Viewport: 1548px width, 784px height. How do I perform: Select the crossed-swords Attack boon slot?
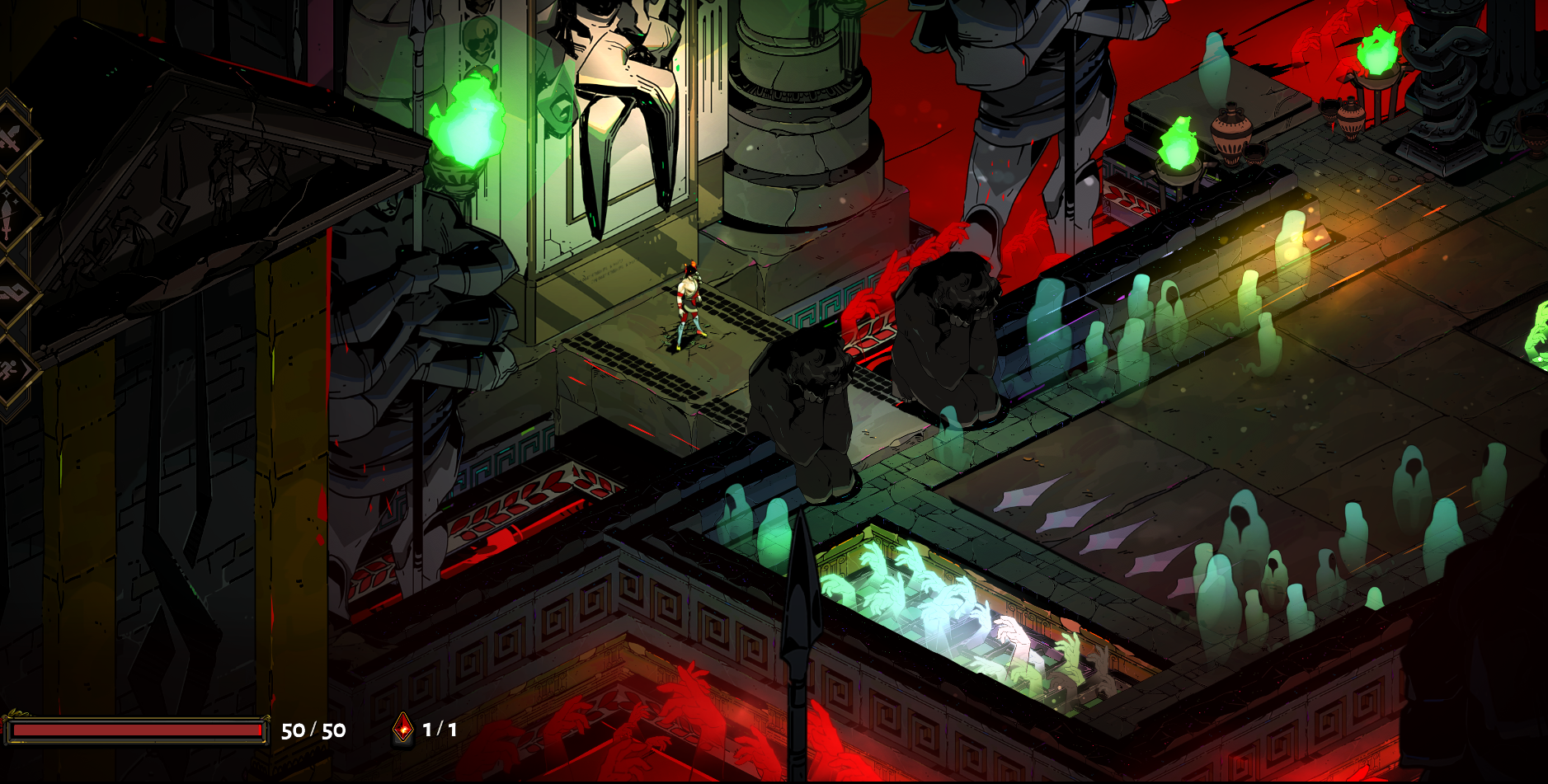coord(10,138)
